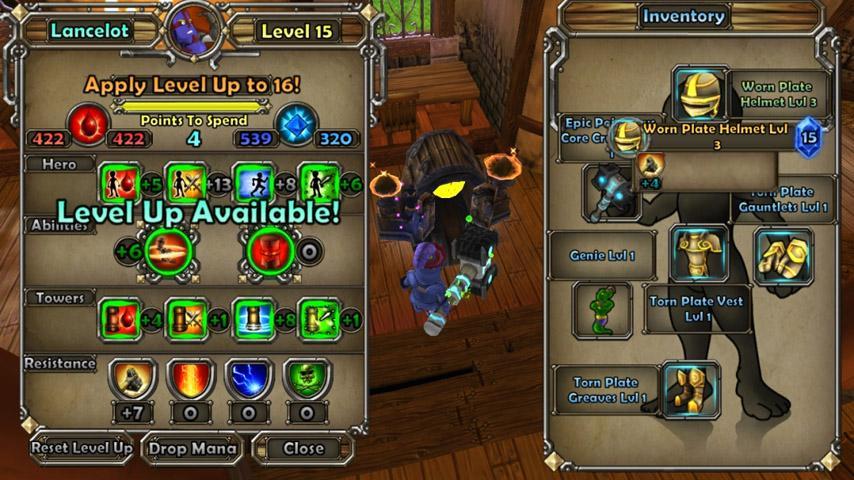Select the generic resistance shield icon
The image size is (854, 480).
pyautogui.click(x=130, y=379)
